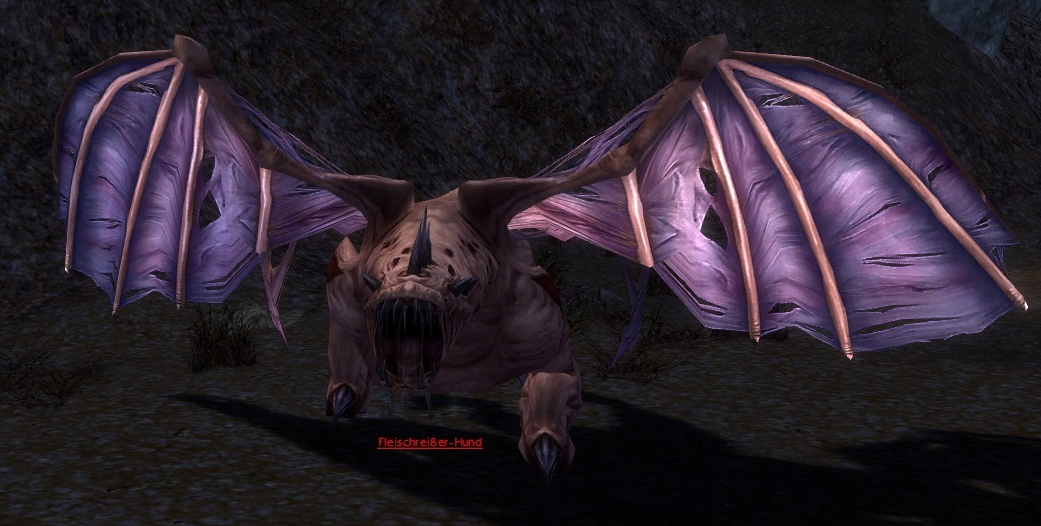
Task: Select the Fleischreißer-Hund name label
Action: pyautogui.click(x=430, y=442)
